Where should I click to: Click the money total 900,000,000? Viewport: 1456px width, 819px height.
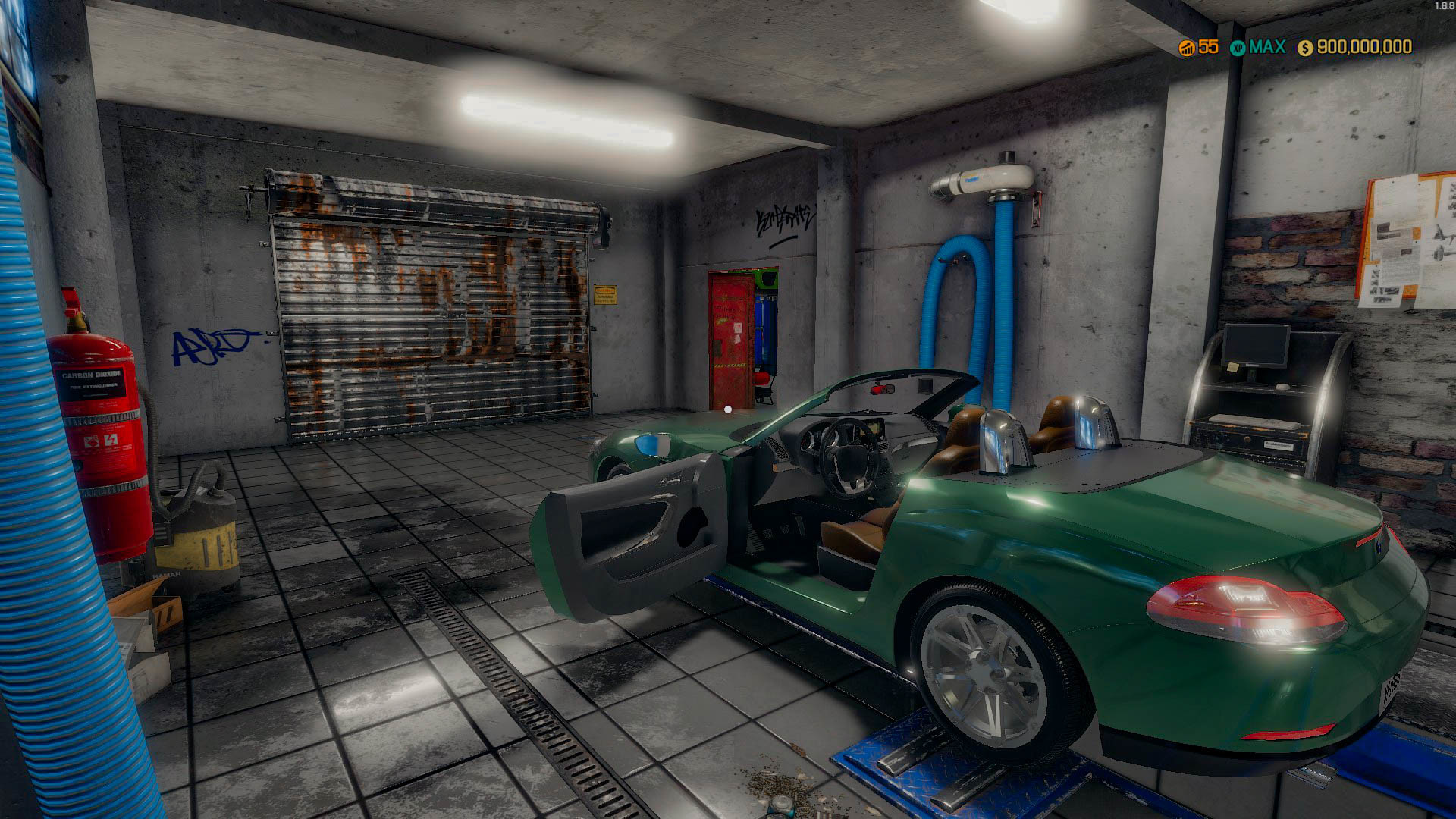tap(1365, 48)
